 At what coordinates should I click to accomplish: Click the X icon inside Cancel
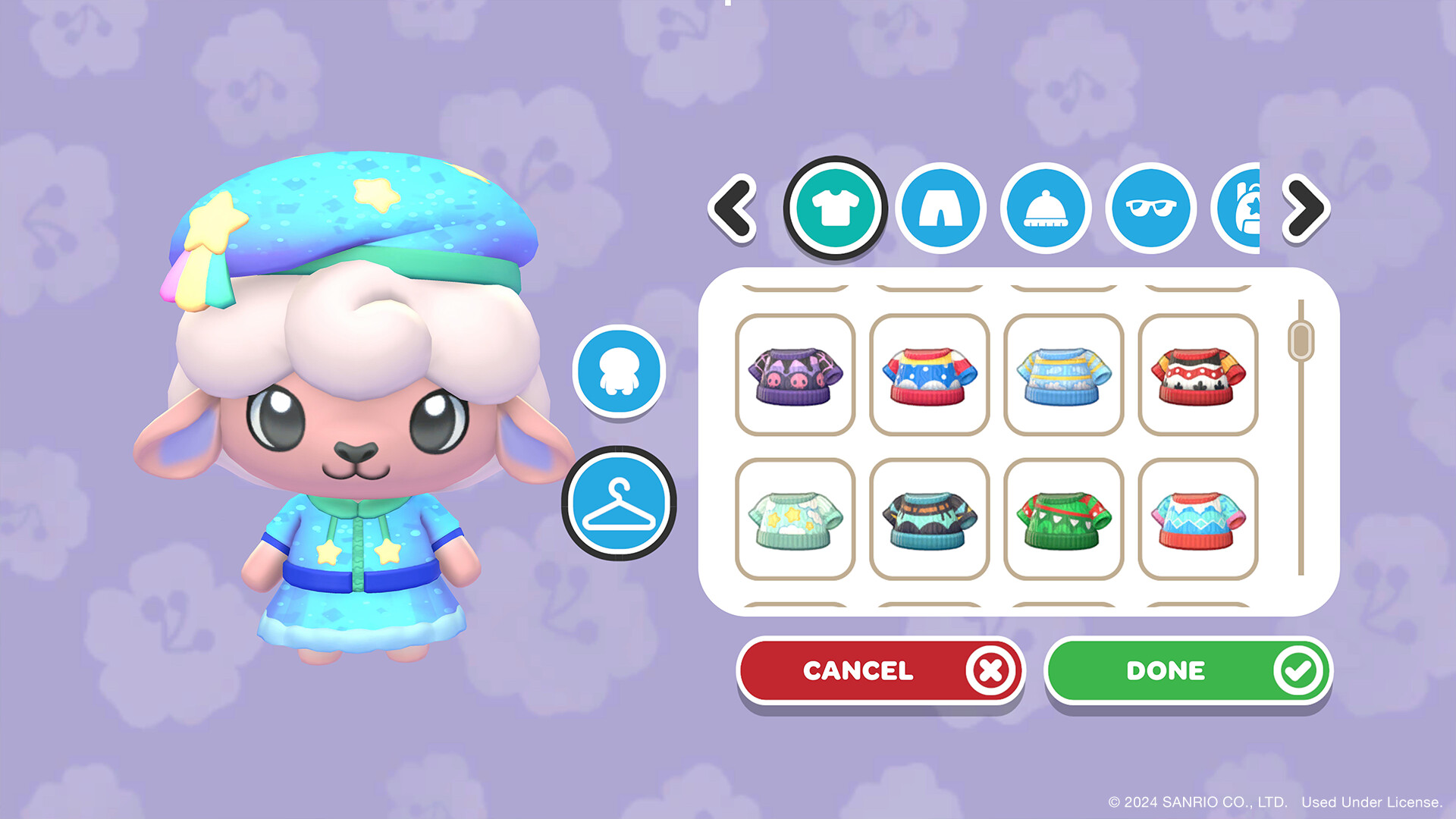click(x=990, y=670)
